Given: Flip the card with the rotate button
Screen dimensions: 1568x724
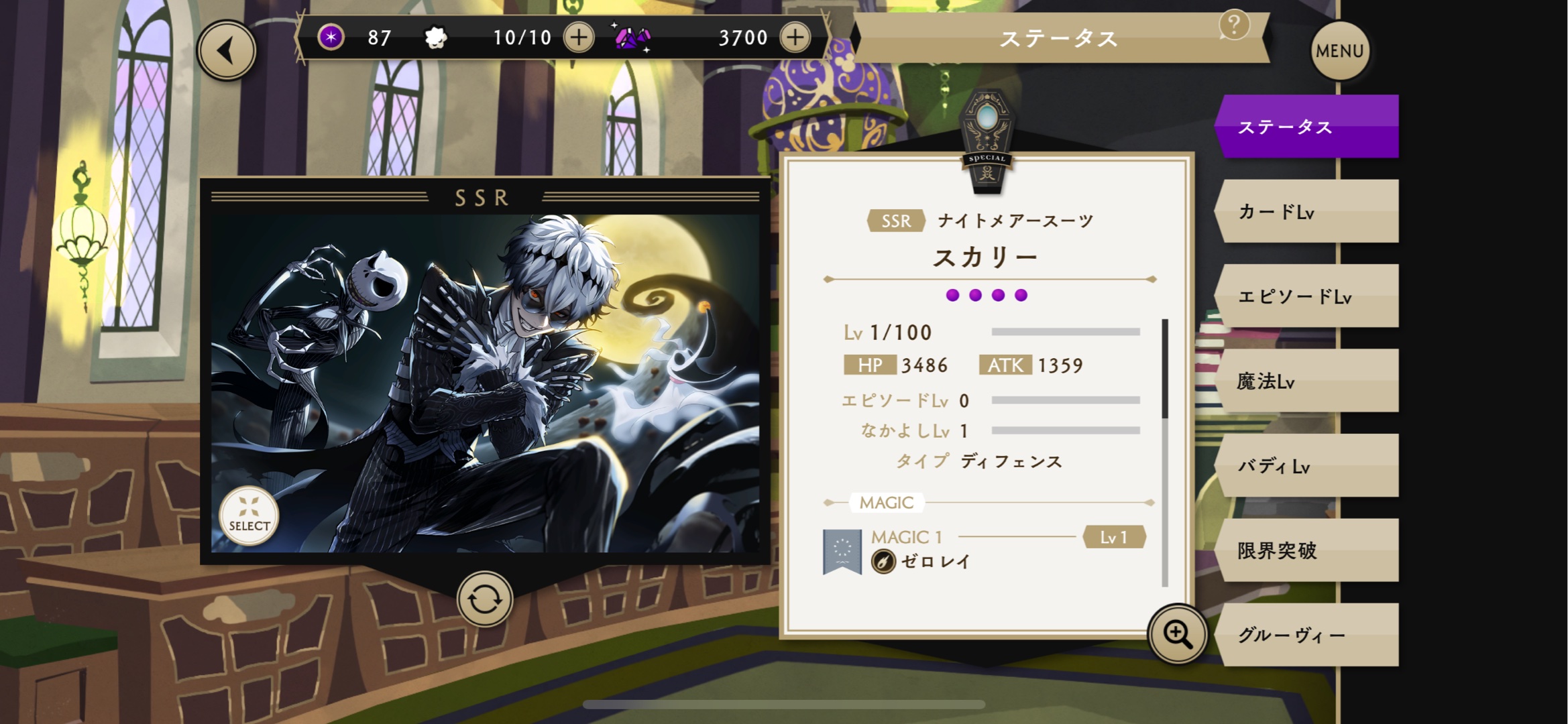Looking at the screenshot, I should click(x=484, y=599).
